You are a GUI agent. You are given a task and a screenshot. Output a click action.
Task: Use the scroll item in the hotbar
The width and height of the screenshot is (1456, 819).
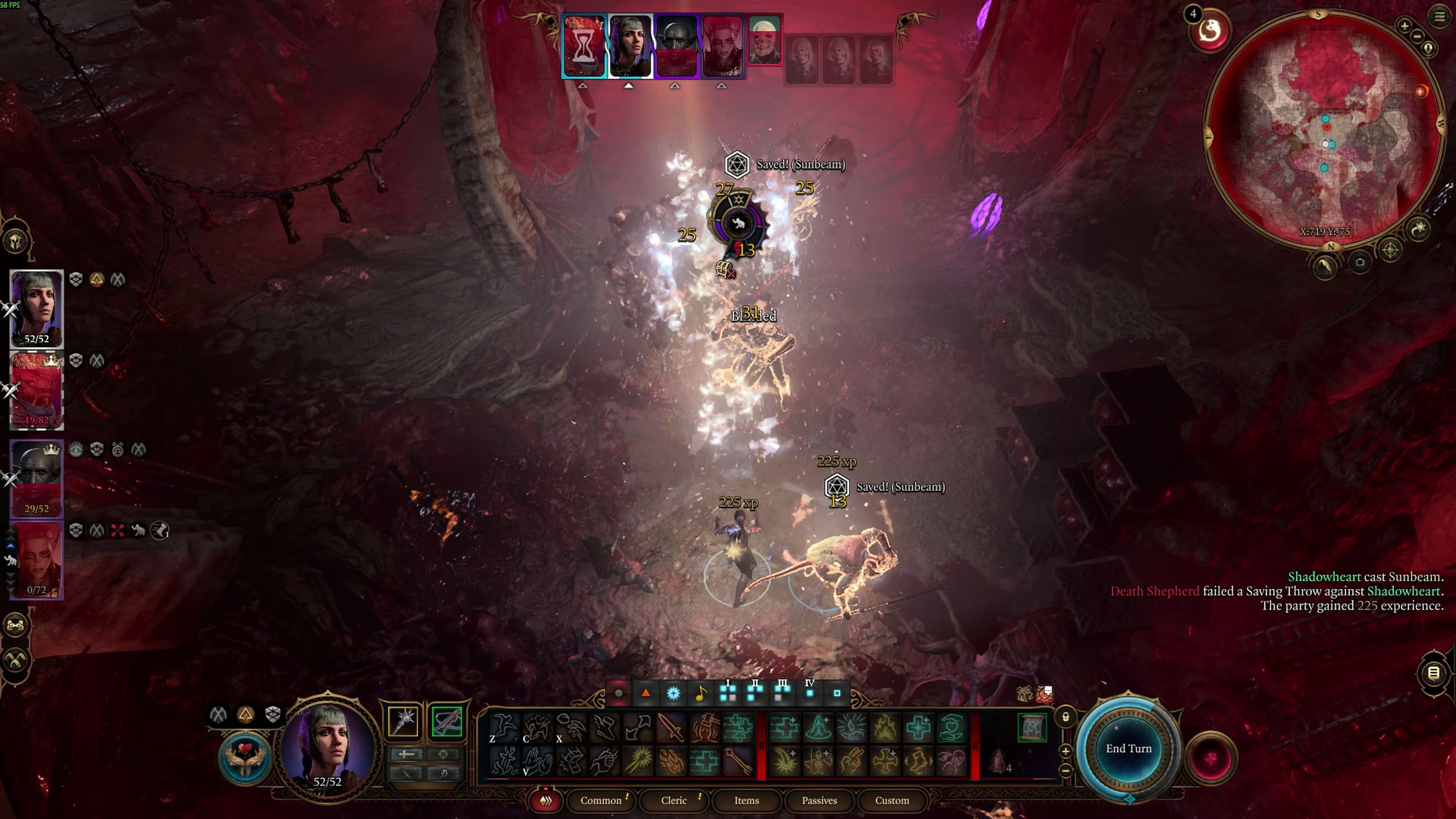[x=1031, y=728]
